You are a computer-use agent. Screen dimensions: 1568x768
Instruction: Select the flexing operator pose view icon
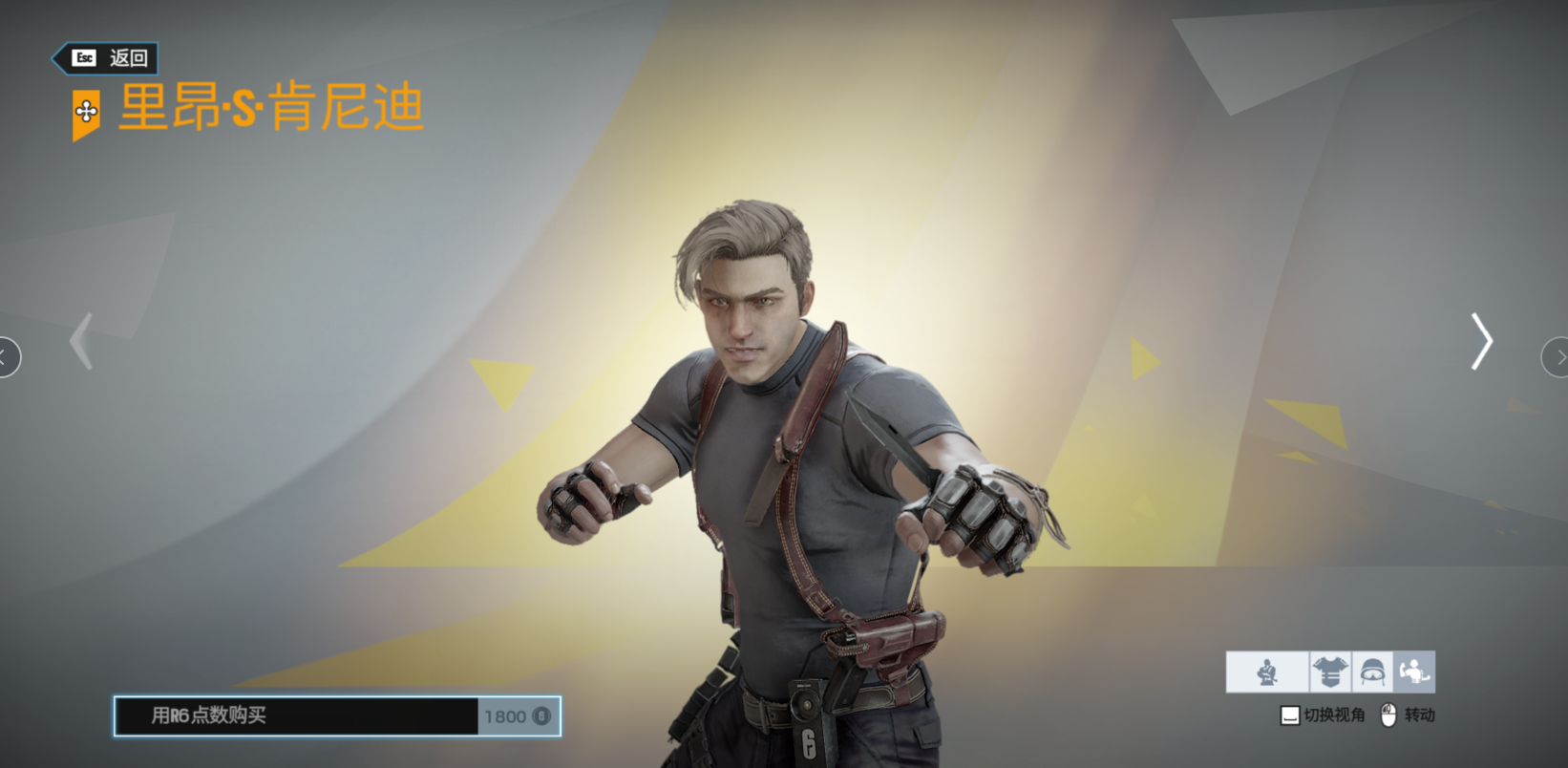click(x=1414, y=672)
